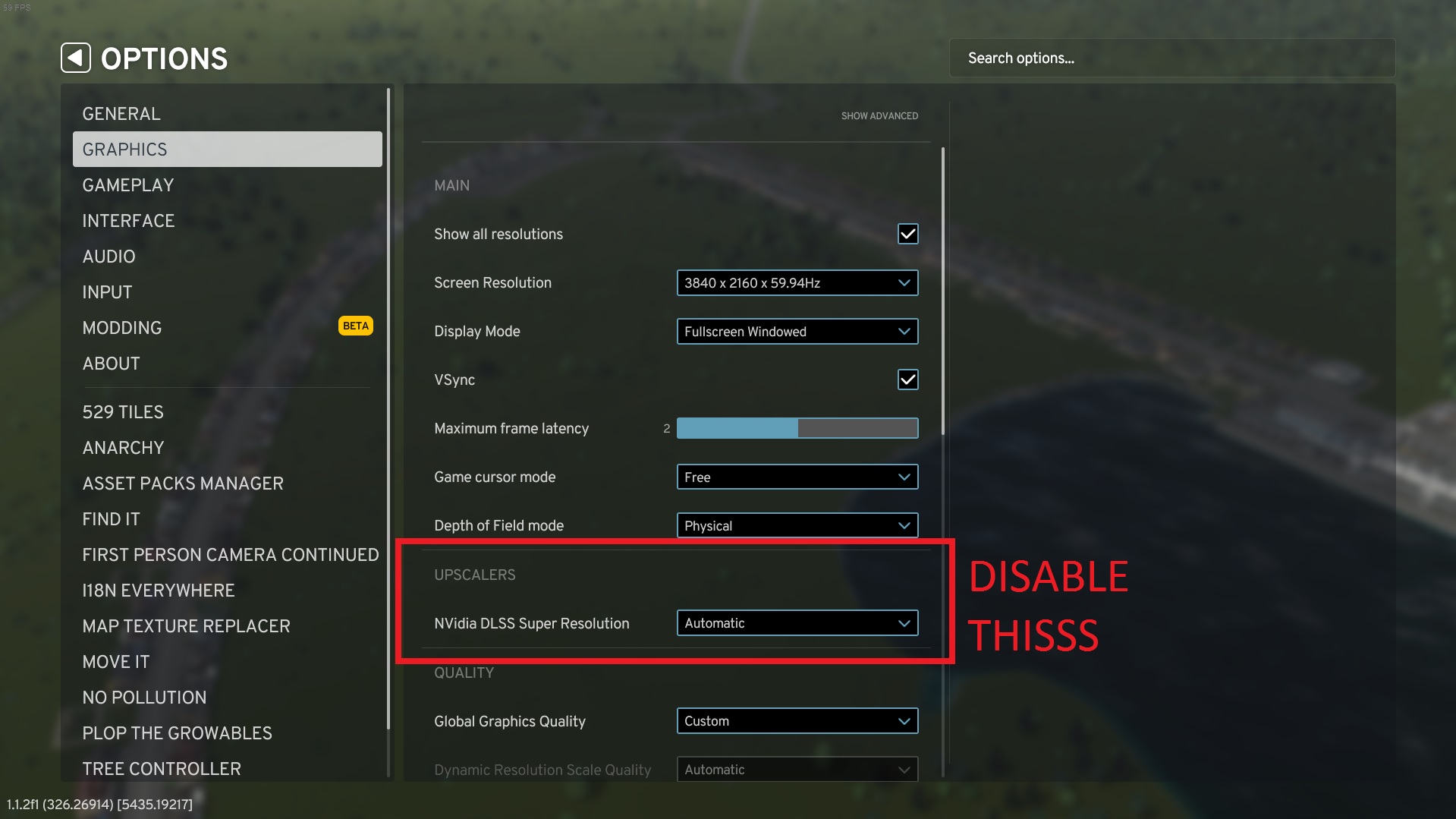Uncheck the Show all resolutions checkbox
Image resolution: width=1456 pixels, height=819 pixels.
907,234
